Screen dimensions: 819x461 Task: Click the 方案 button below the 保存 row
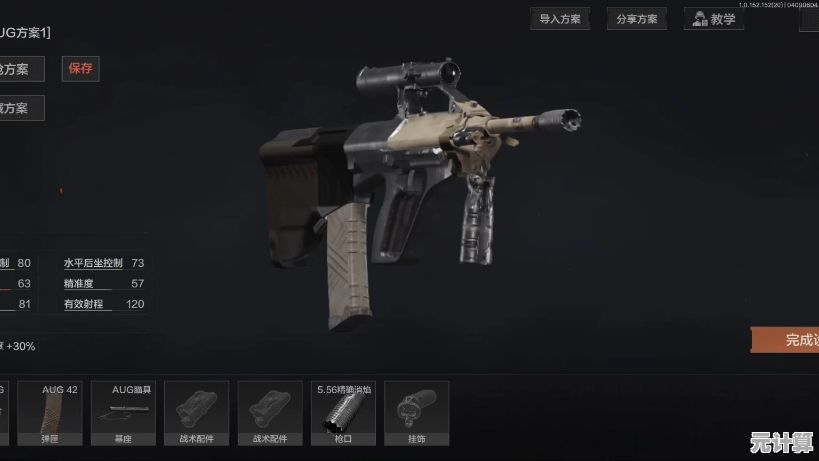coord(20,107)
